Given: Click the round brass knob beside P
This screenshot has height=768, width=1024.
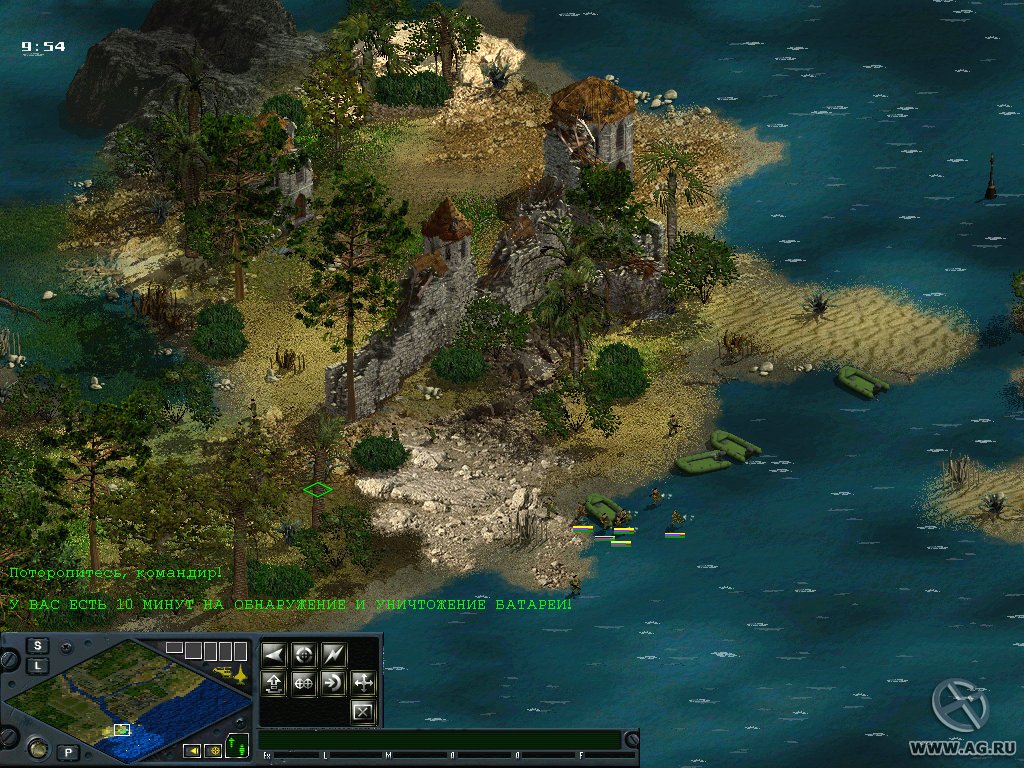Looking at the screenshot, I should pos(39,746).
